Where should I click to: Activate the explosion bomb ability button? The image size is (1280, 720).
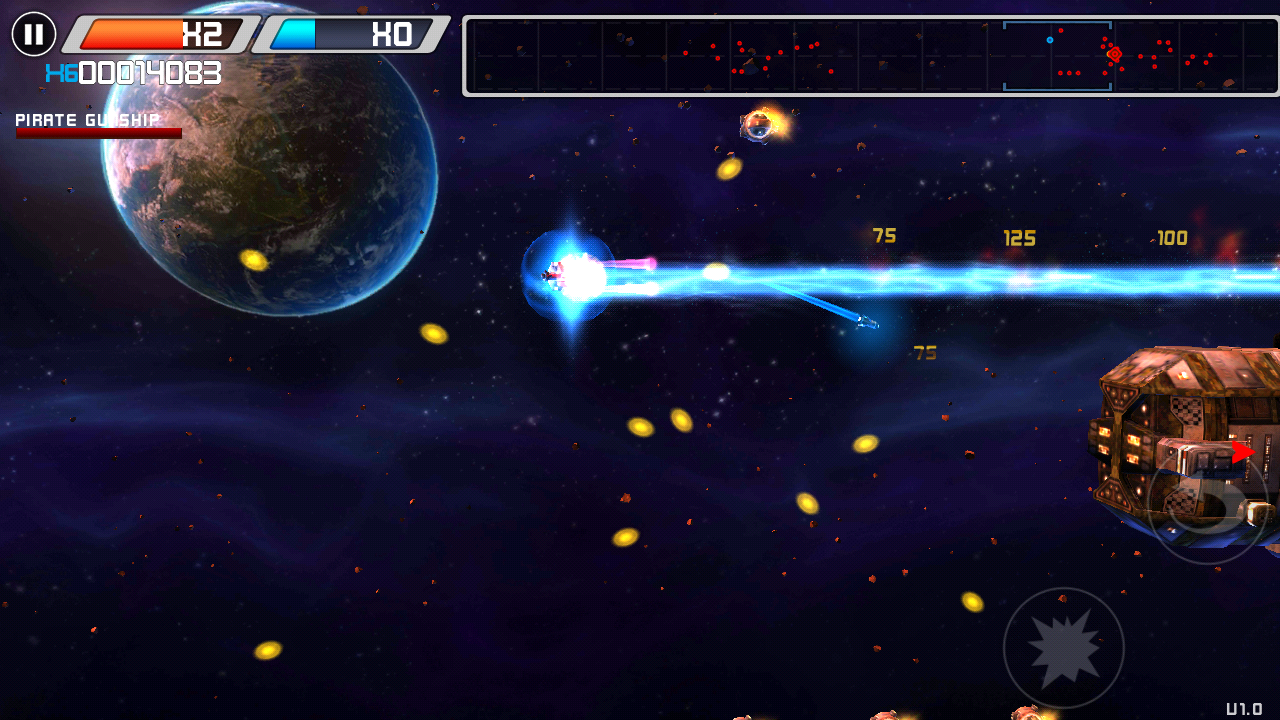point(1063,647)
